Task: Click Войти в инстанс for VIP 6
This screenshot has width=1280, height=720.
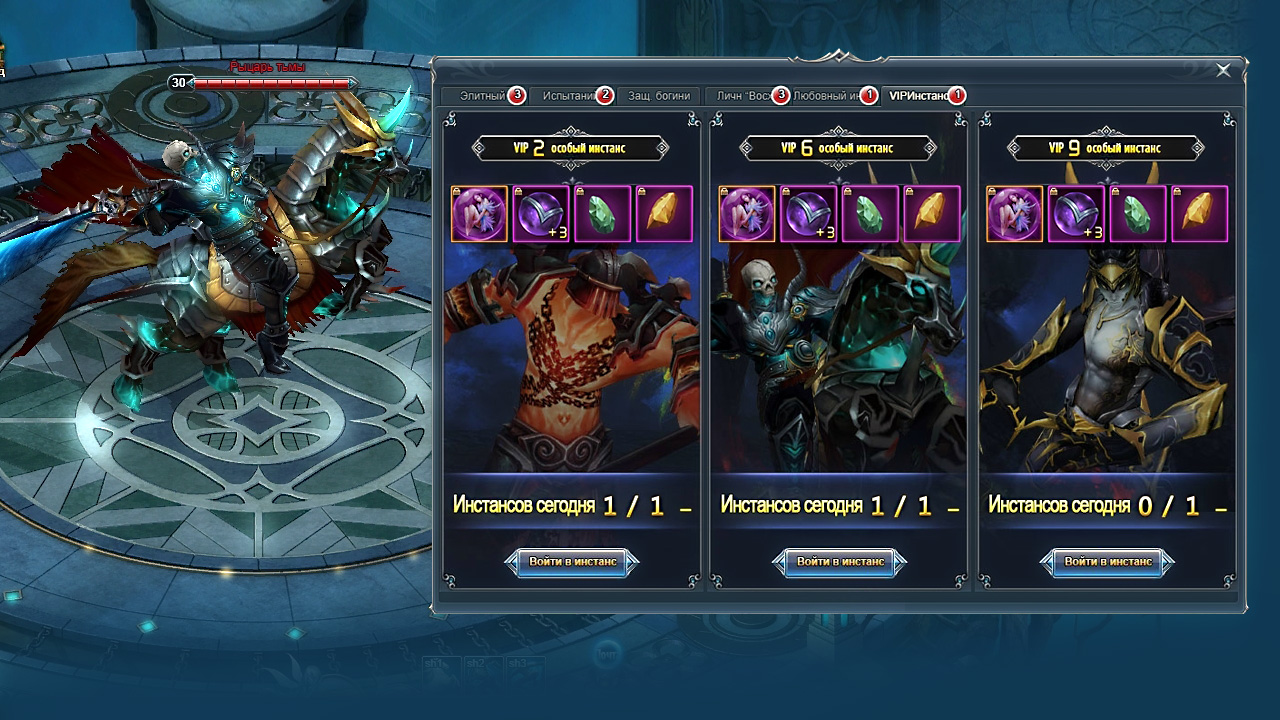Action: 840,562
